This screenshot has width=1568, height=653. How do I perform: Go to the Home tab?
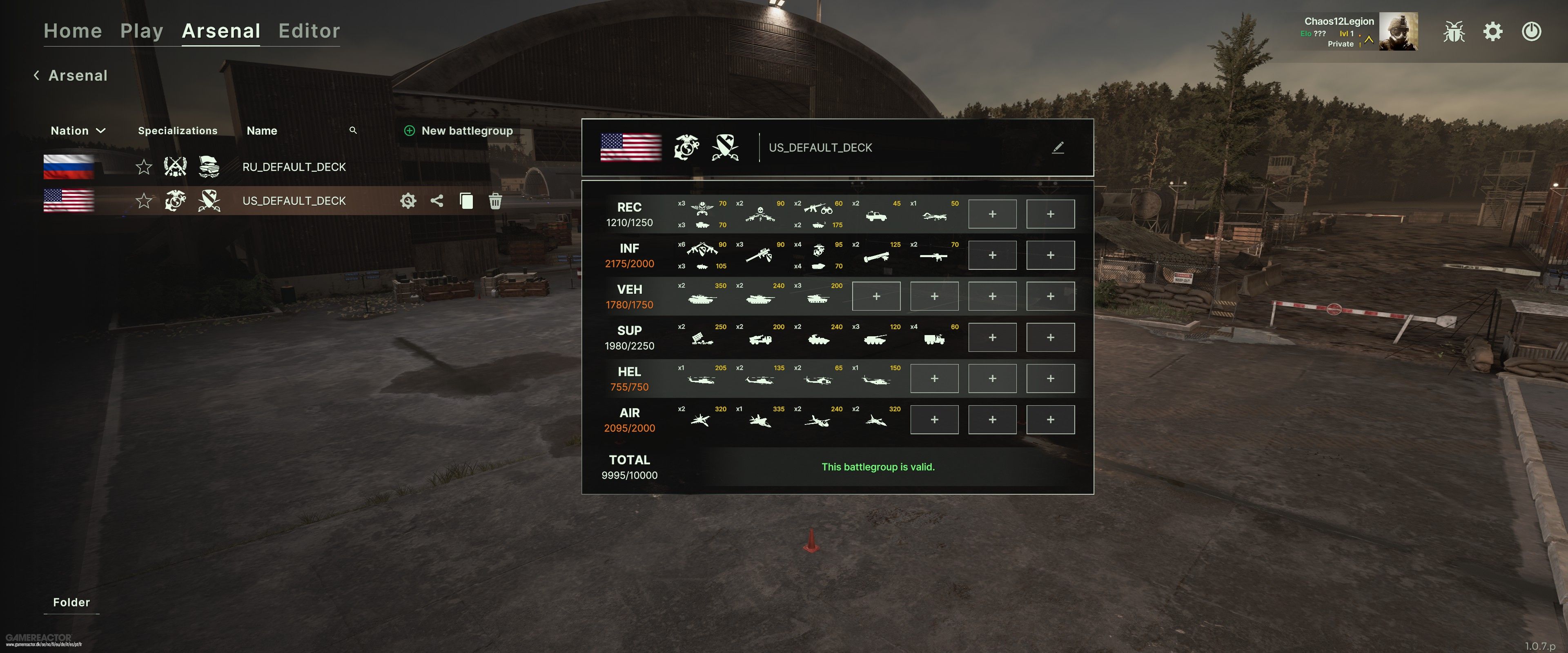[72, 31]
